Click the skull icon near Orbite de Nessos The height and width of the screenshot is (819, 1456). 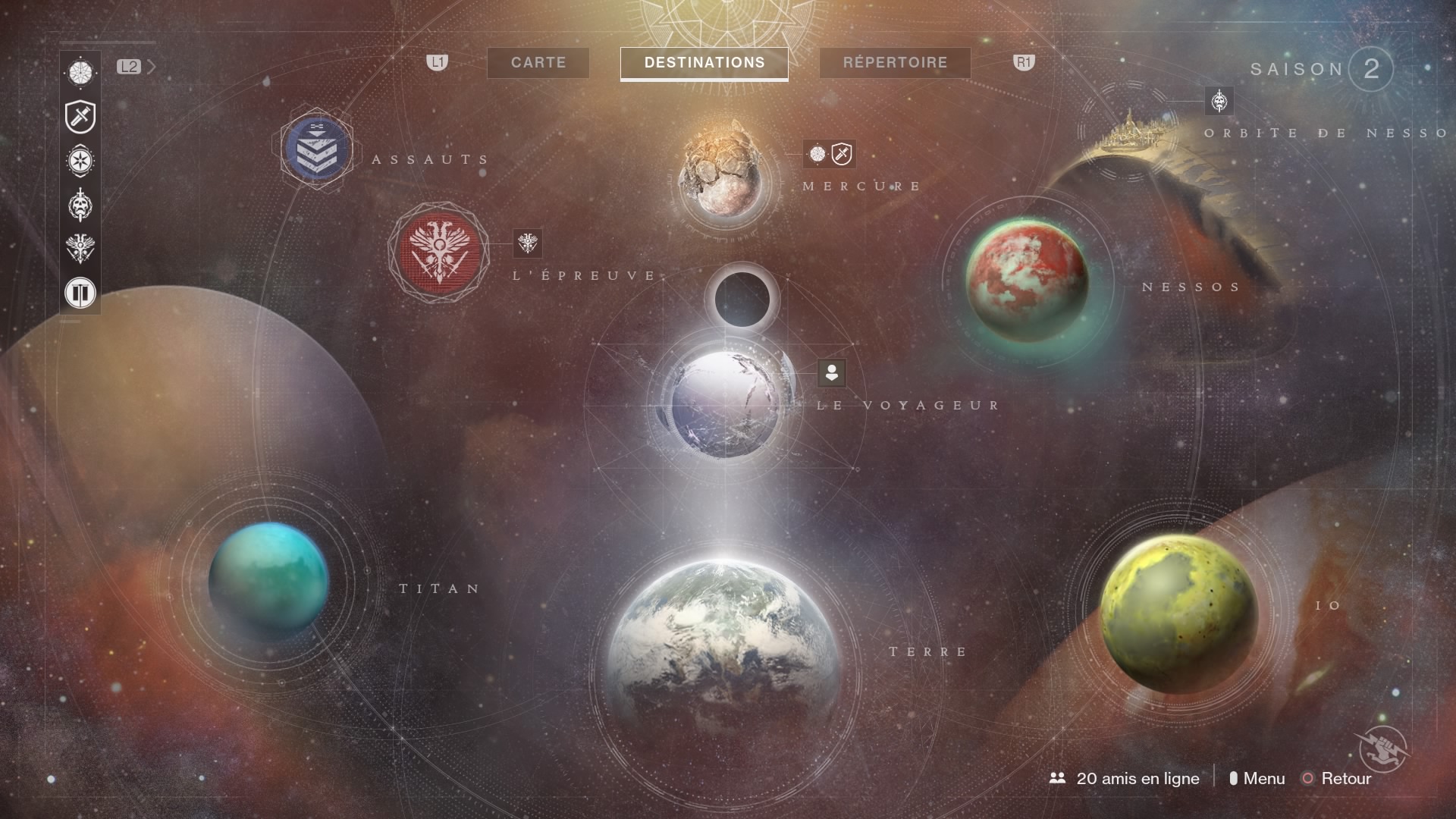point(1219,100)
